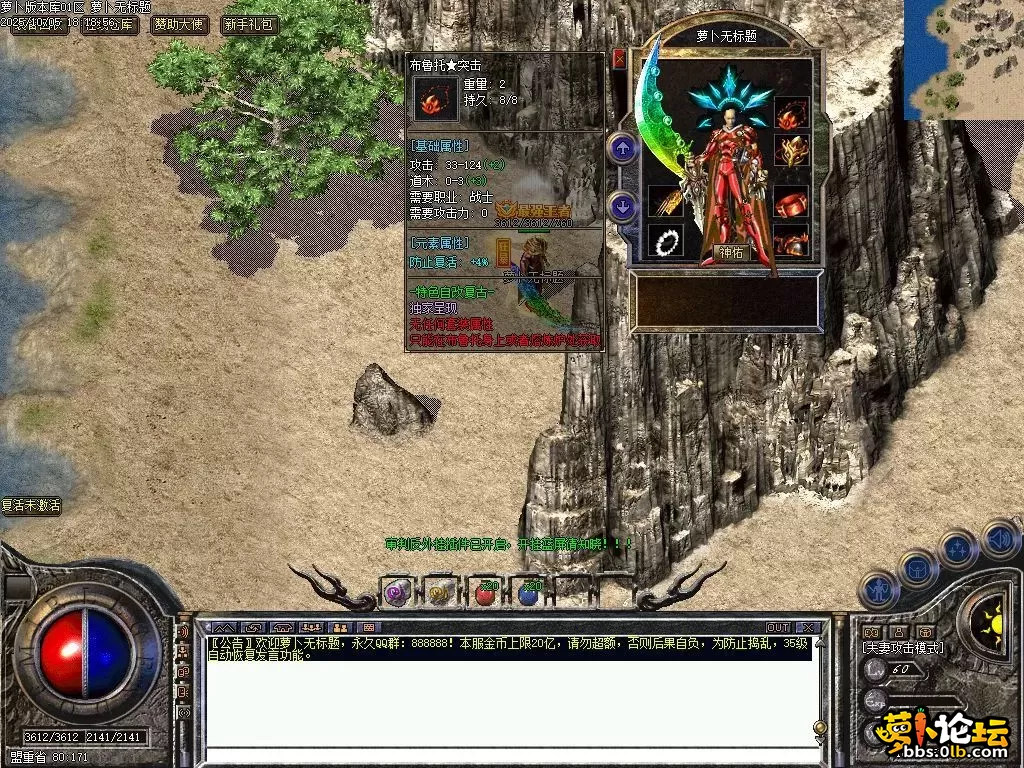Image resolution: width=1024 pixels, height=768 pixels.
Task: Select the golden medal equipment slot
Action: point(791,151)
